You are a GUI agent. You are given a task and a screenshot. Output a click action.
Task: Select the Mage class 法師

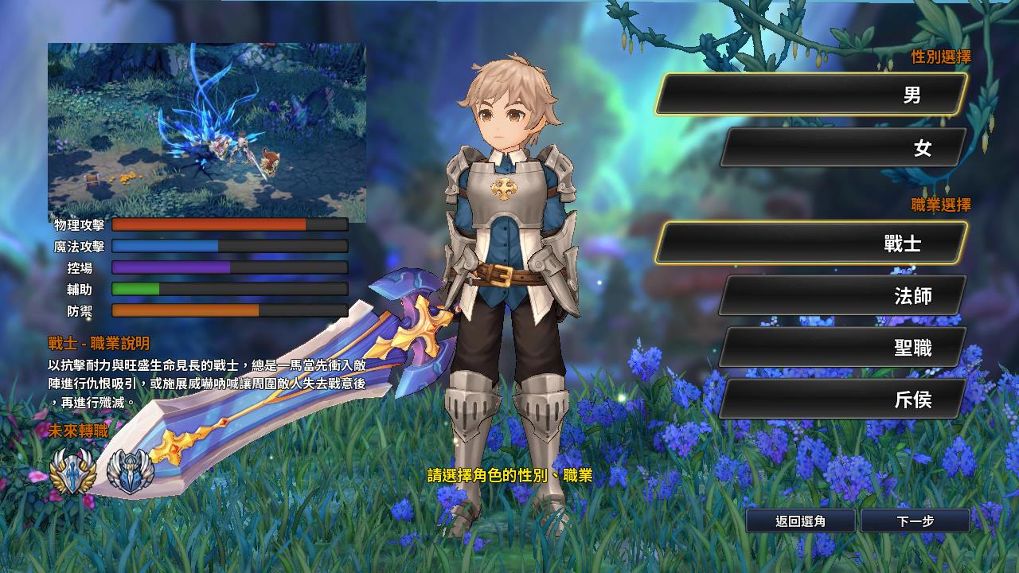842,295
